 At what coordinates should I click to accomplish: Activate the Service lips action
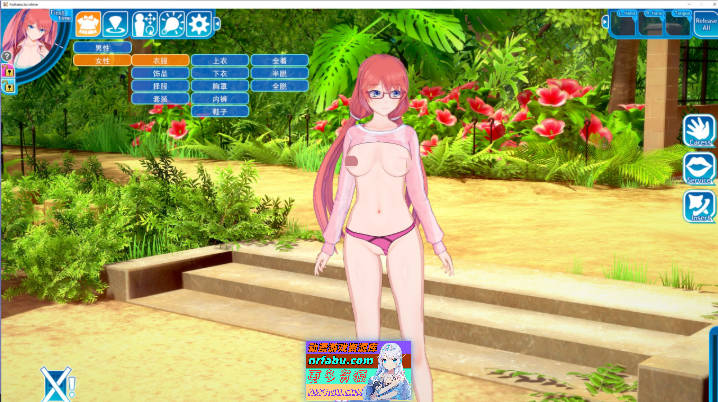pos(699,169)
